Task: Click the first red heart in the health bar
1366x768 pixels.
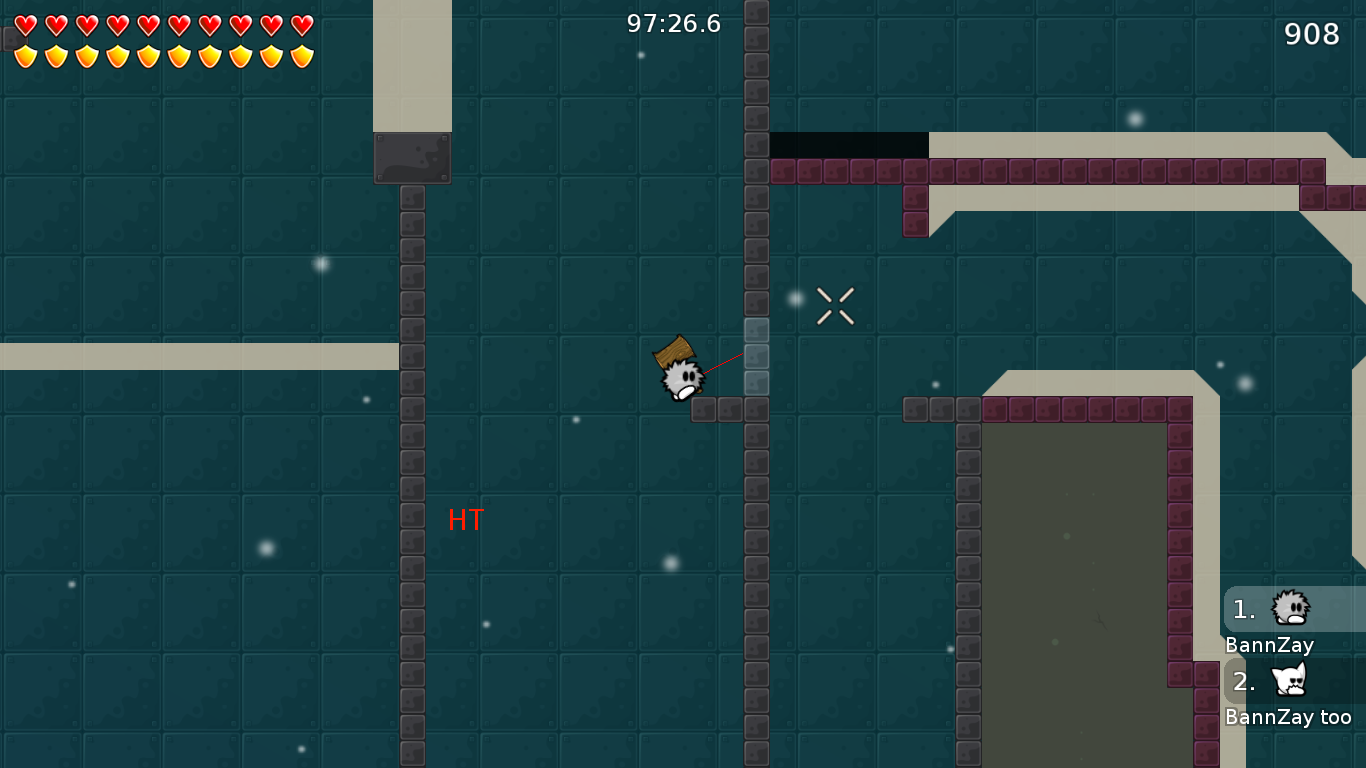Action: coord(25,24)
